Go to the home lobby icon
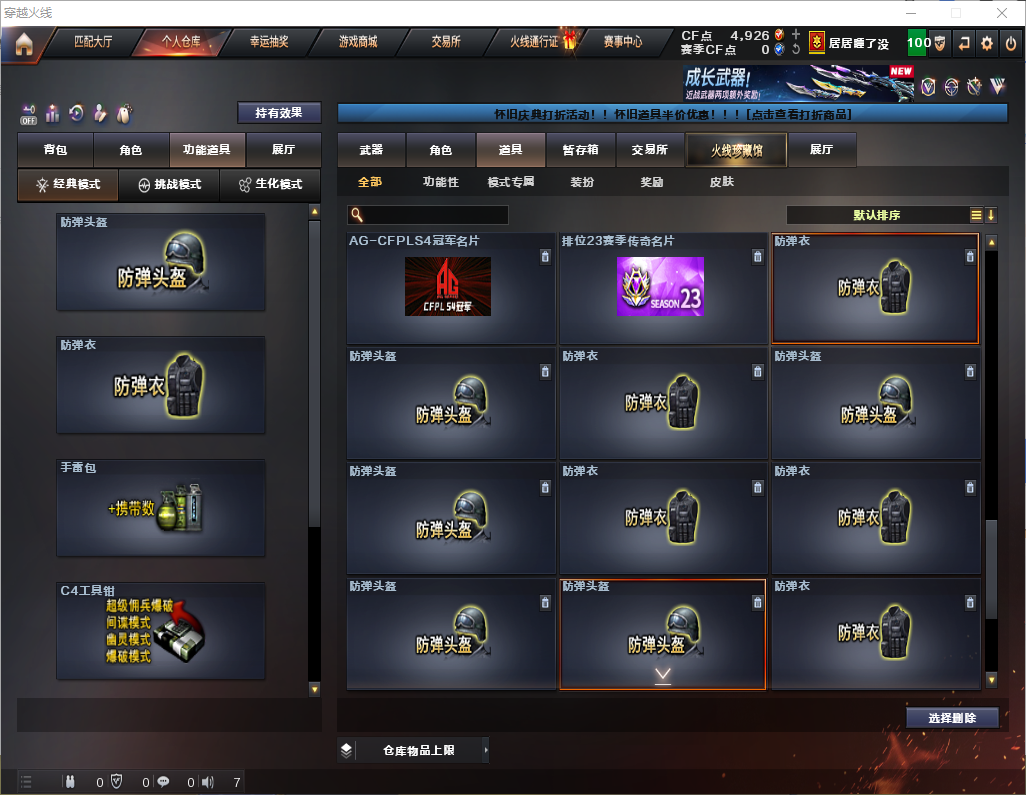 [23, 43]
